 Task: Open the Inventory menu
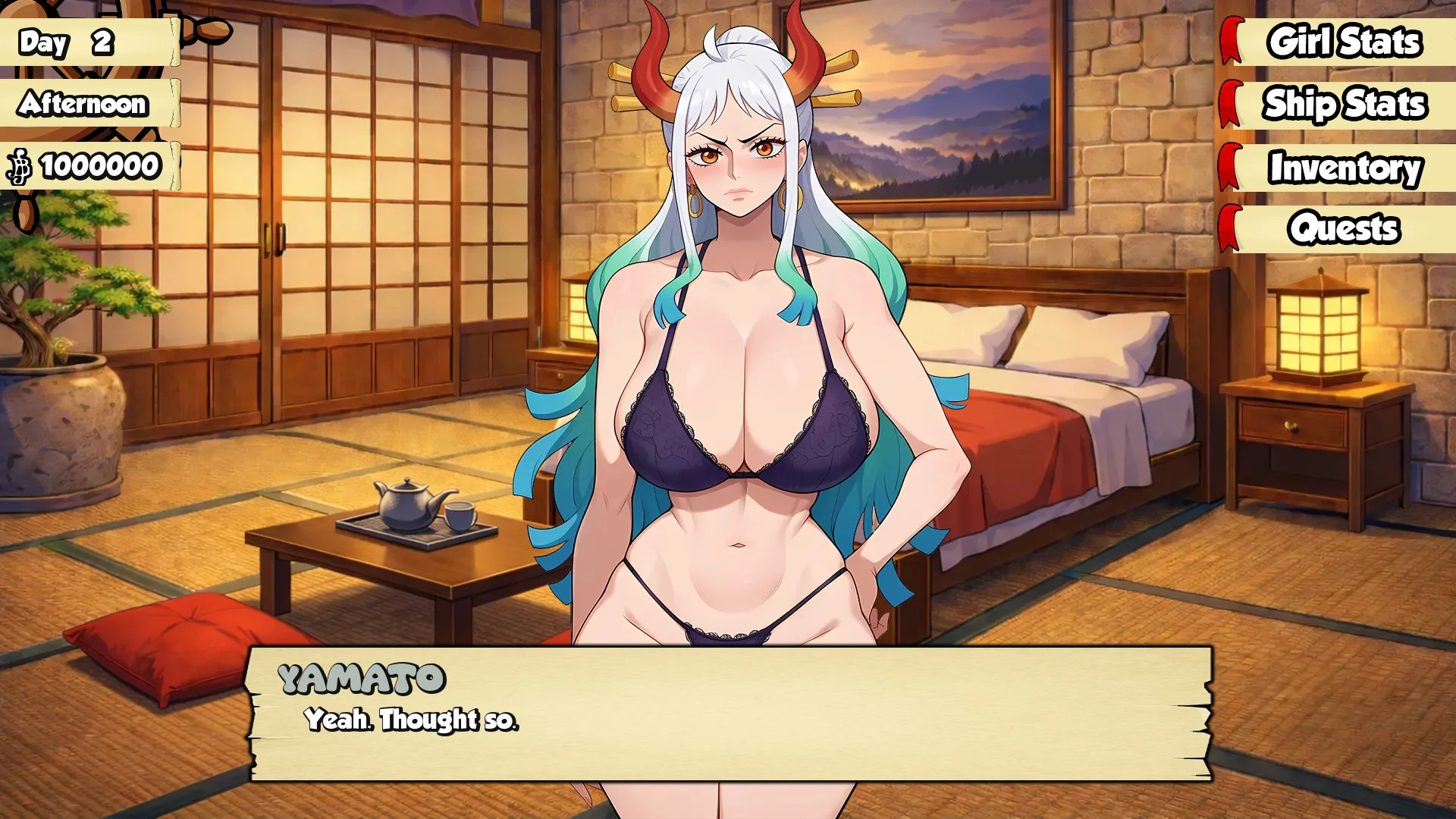[1343, 167]
